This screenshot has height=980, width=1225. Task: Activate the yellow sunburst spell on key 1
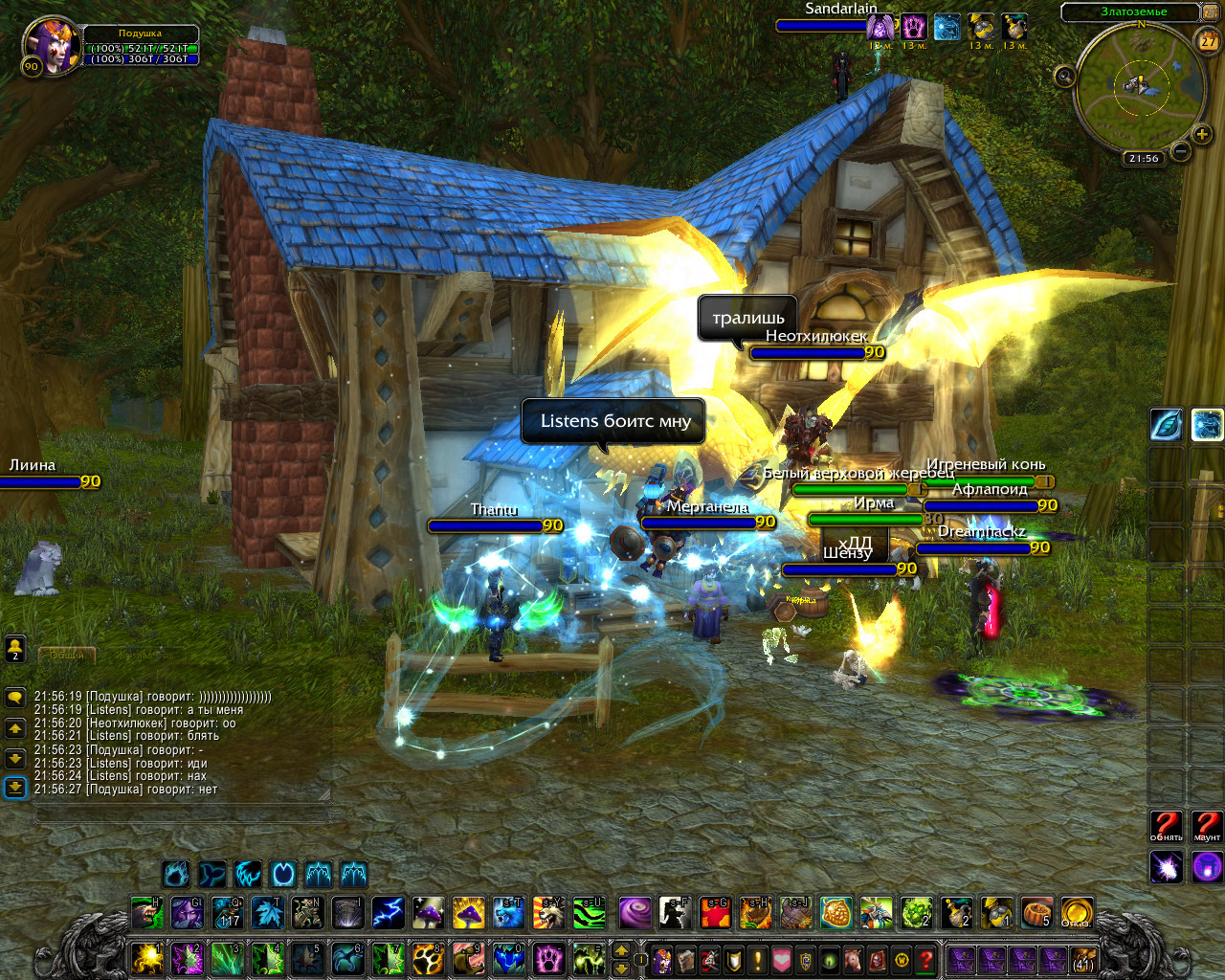tap(146, 958)
